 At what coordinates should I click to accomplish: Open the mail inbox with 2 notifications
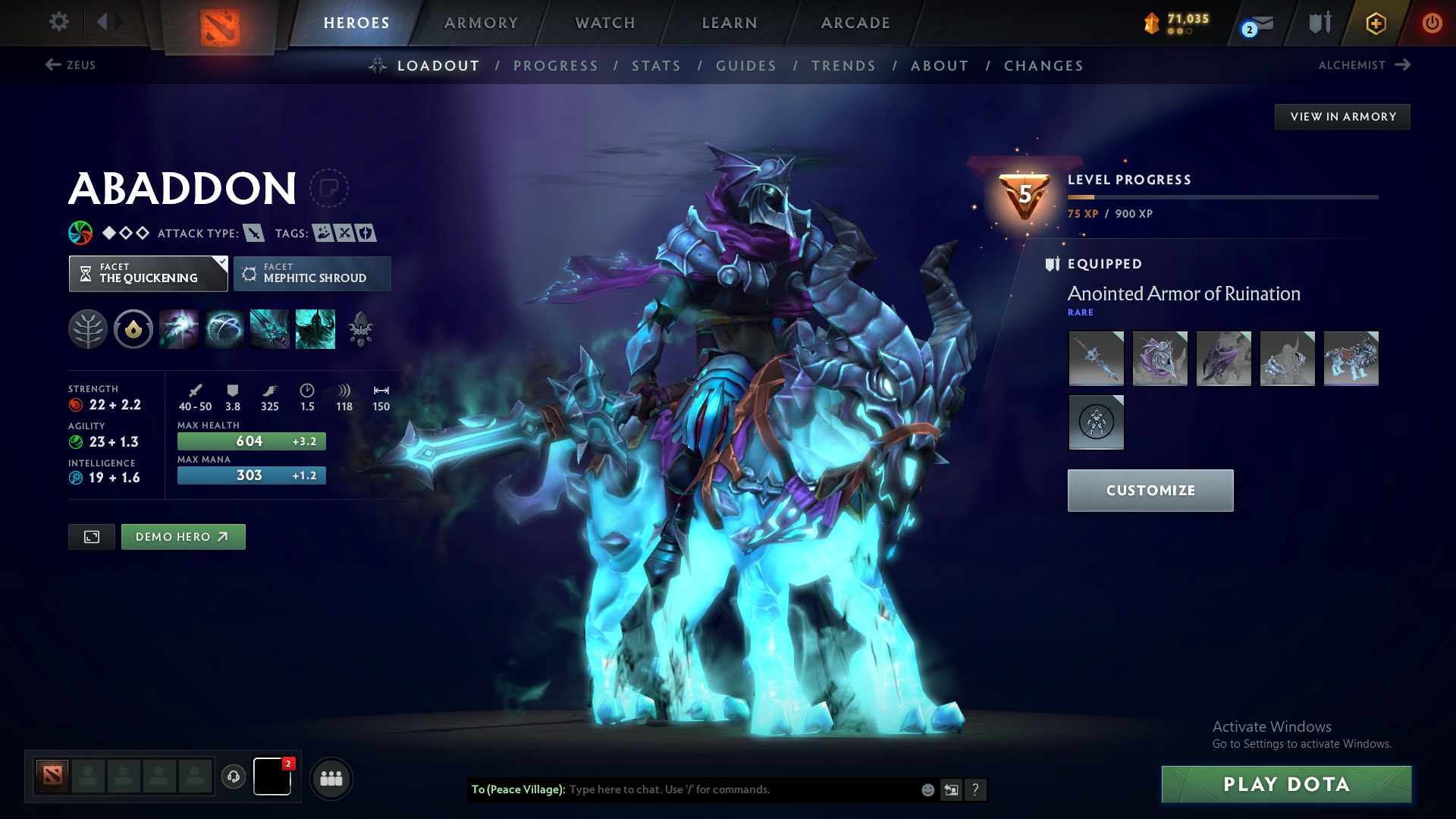point(1251,23)
